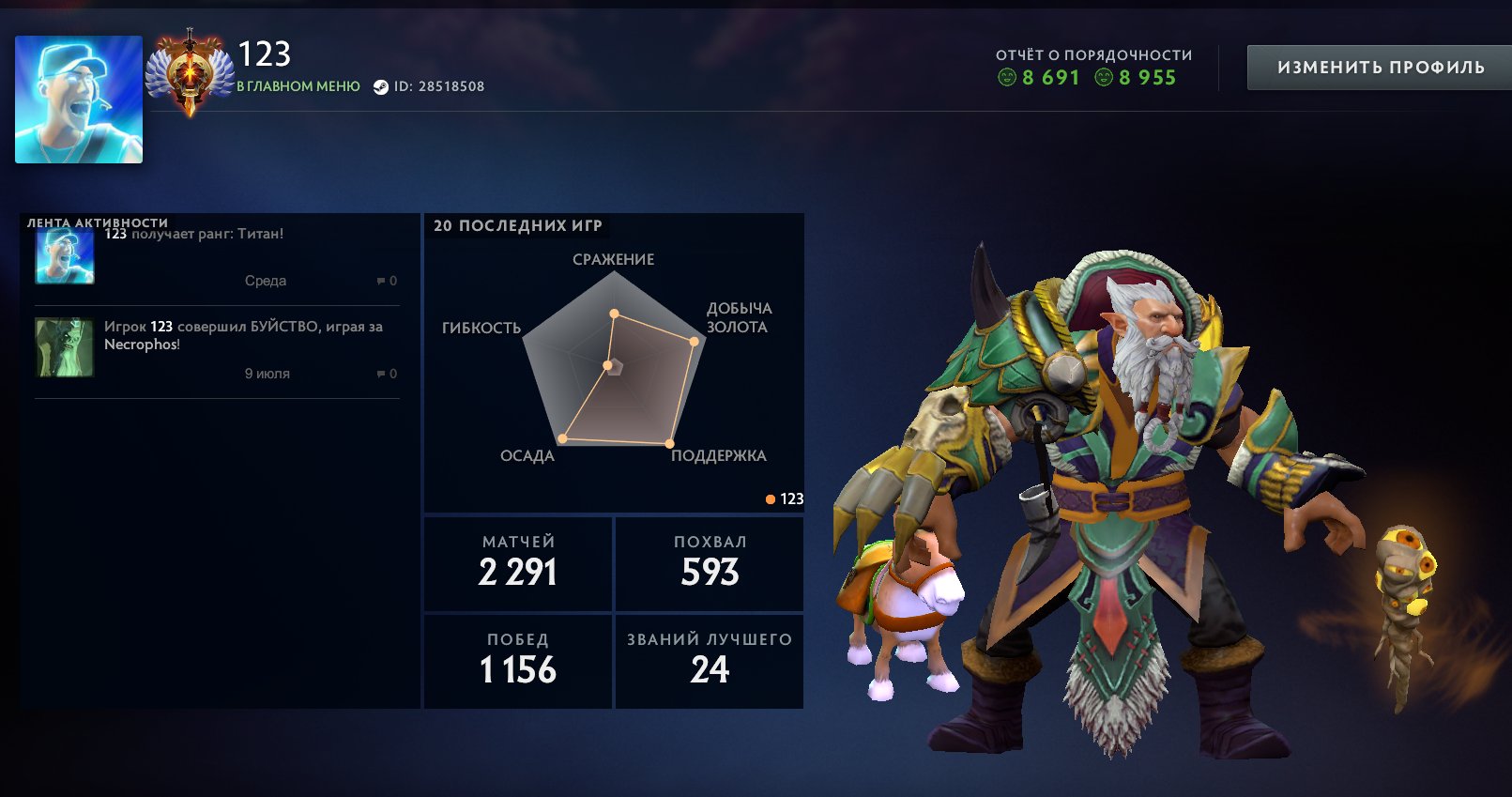
Task: Click the comment flag icon on the Necrophos entry
Action: pyautogui.click(x=379, y=373)
